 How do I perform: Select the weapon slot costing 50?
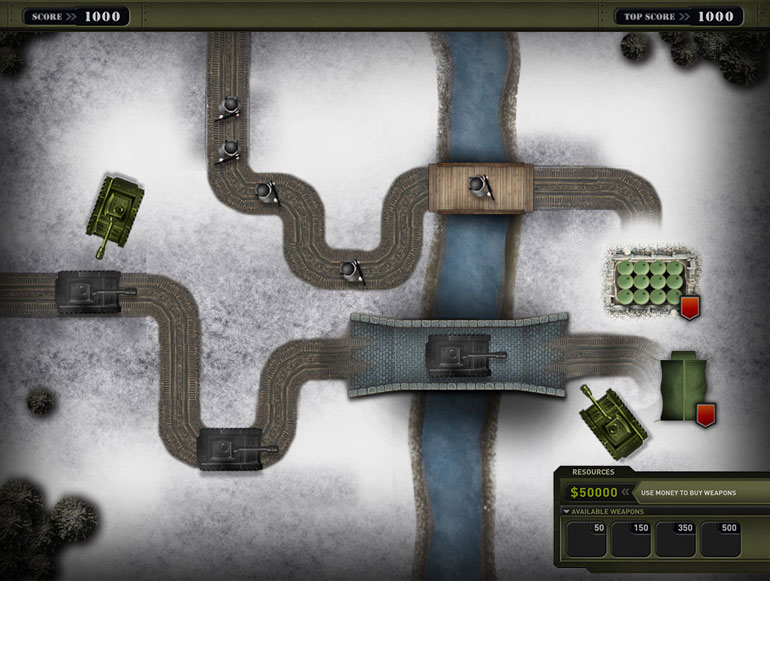(587, 539)
